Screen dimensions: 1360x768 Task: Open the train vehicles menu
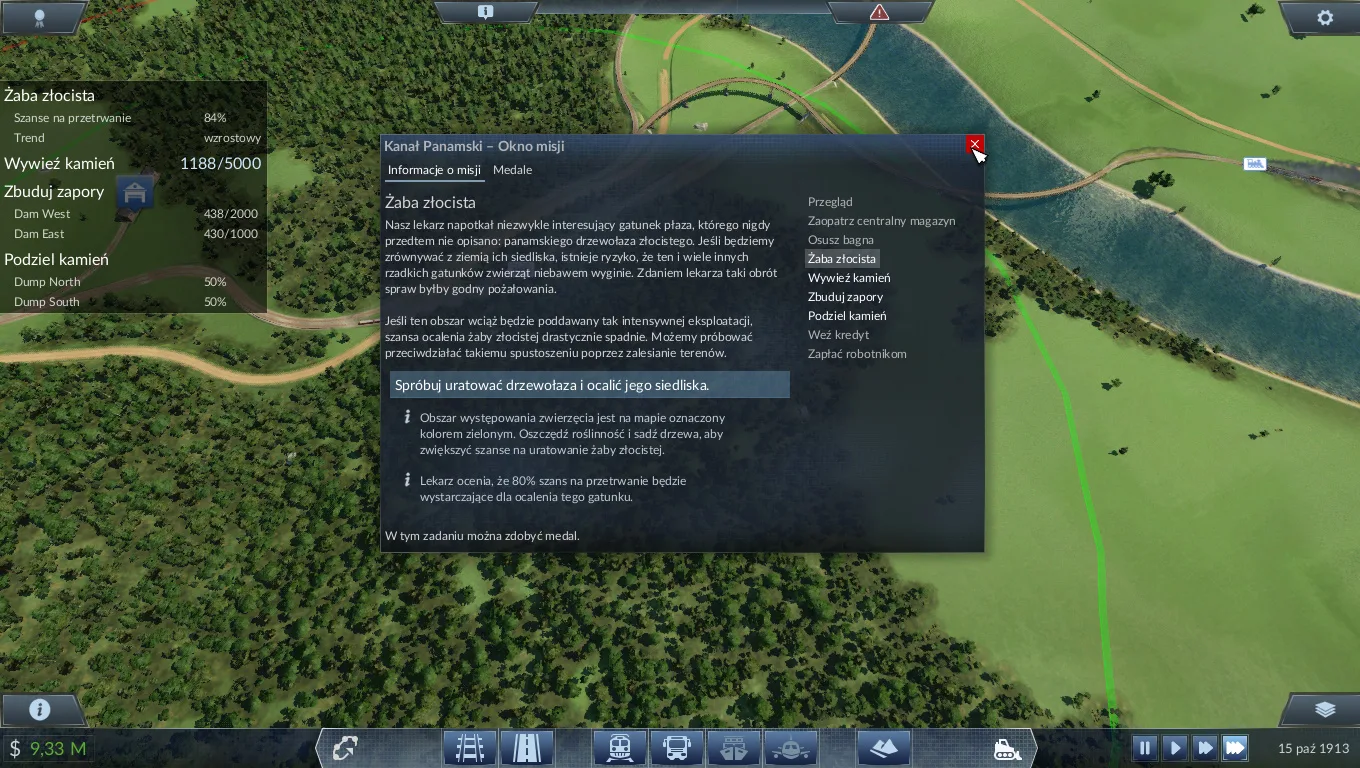pyautogui.click(x=619, y=748)
